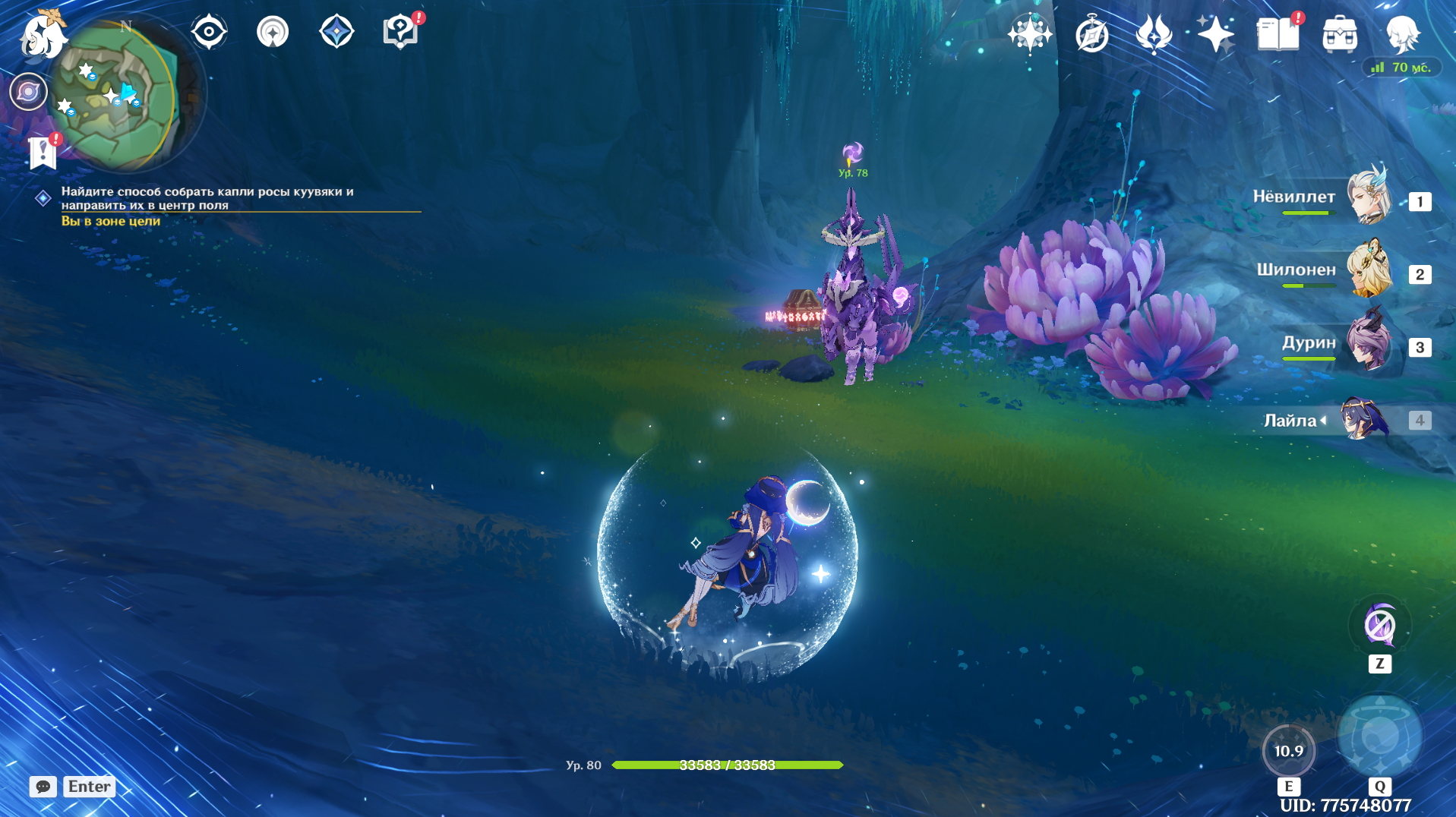Open chat with the speech bubble icon
The width and height of the screenshot is (1456, 817).
43,787
